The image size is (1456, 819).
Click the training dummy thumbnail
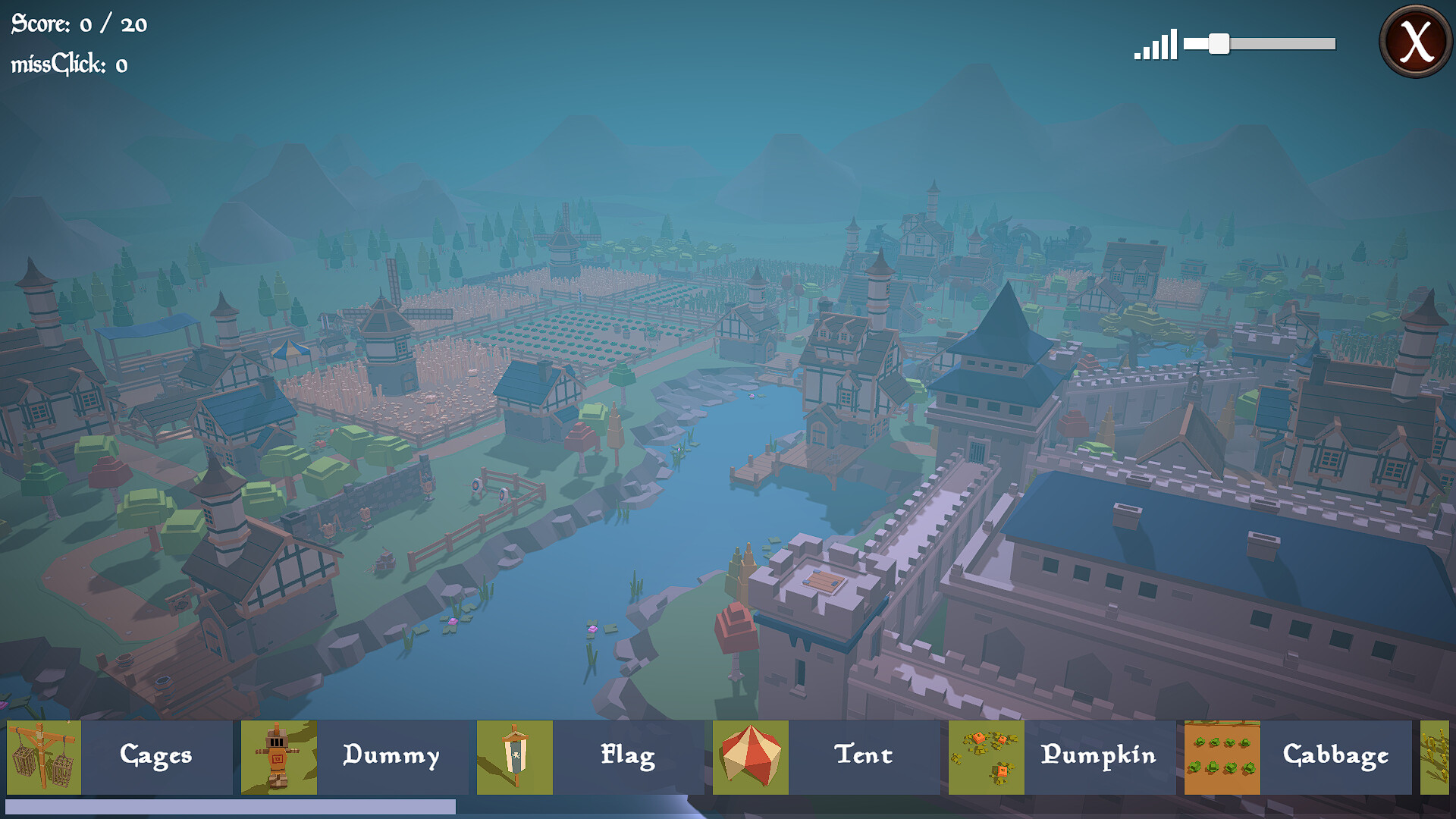279,757
